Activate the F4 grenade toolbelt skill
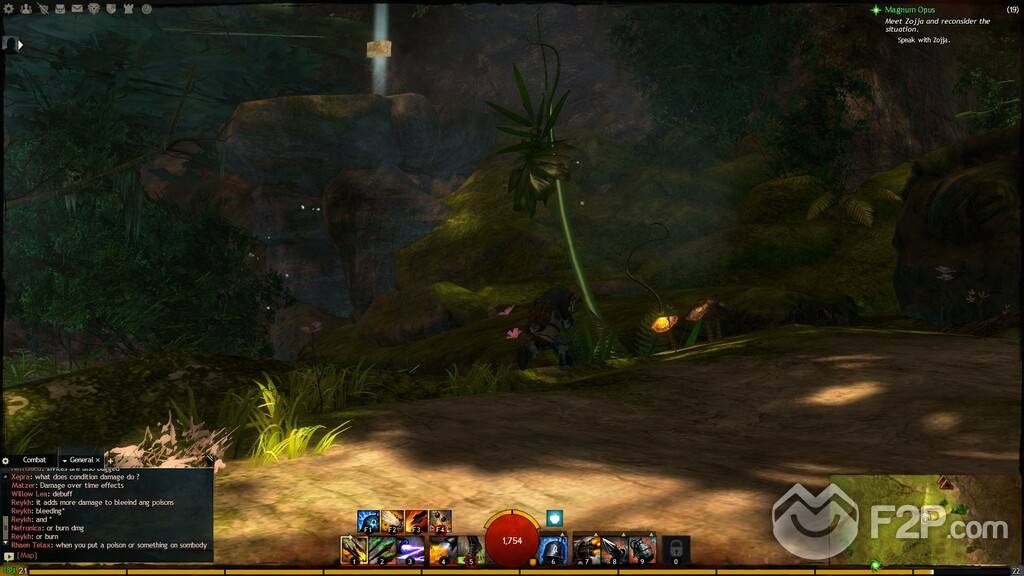1024x576 pixels. pyautogui.click(x=441, y=521)
